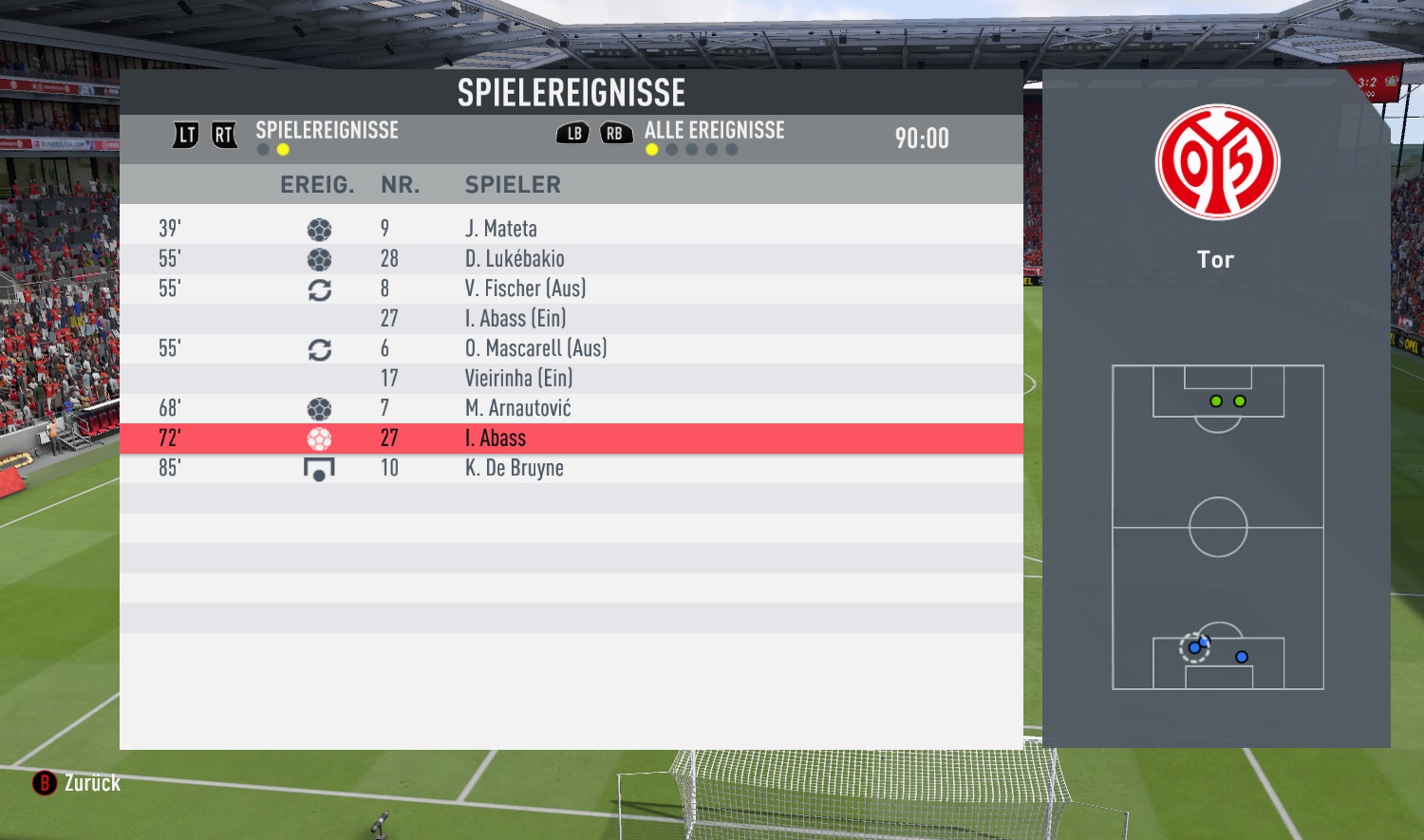Select the Vieirinha (Ein) substitute row
The image size is (1424, 840).
pyautogui.click(x=570, y=379)
